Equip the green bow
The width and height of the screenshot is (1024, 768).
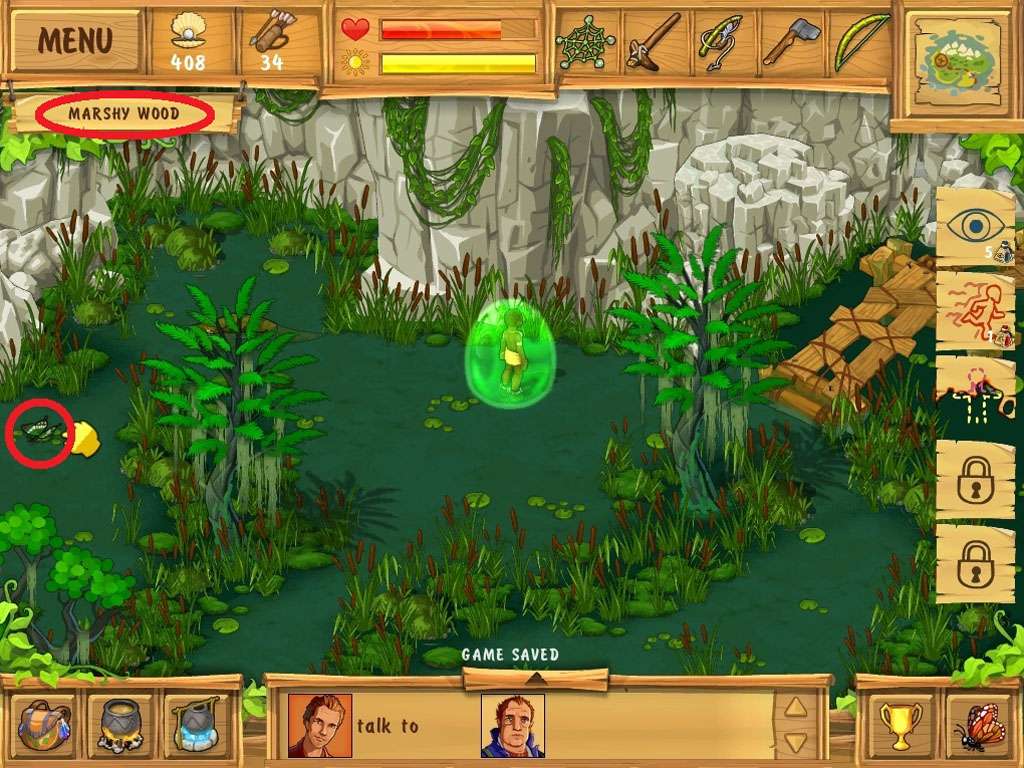point(859,42)
